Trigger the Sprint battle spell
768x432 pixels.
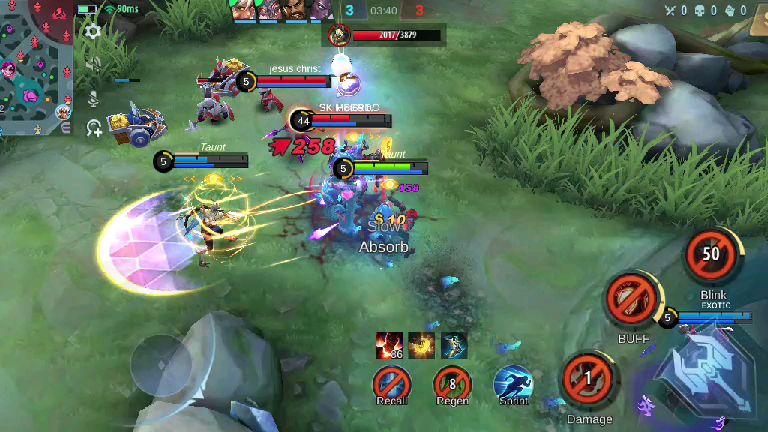pos(513,383)
